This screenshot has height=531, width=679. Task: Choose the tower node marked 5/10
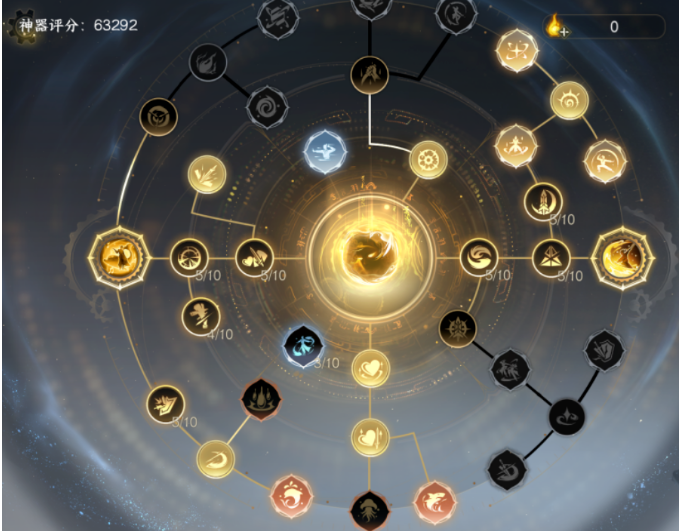click(x=543, y=201)
